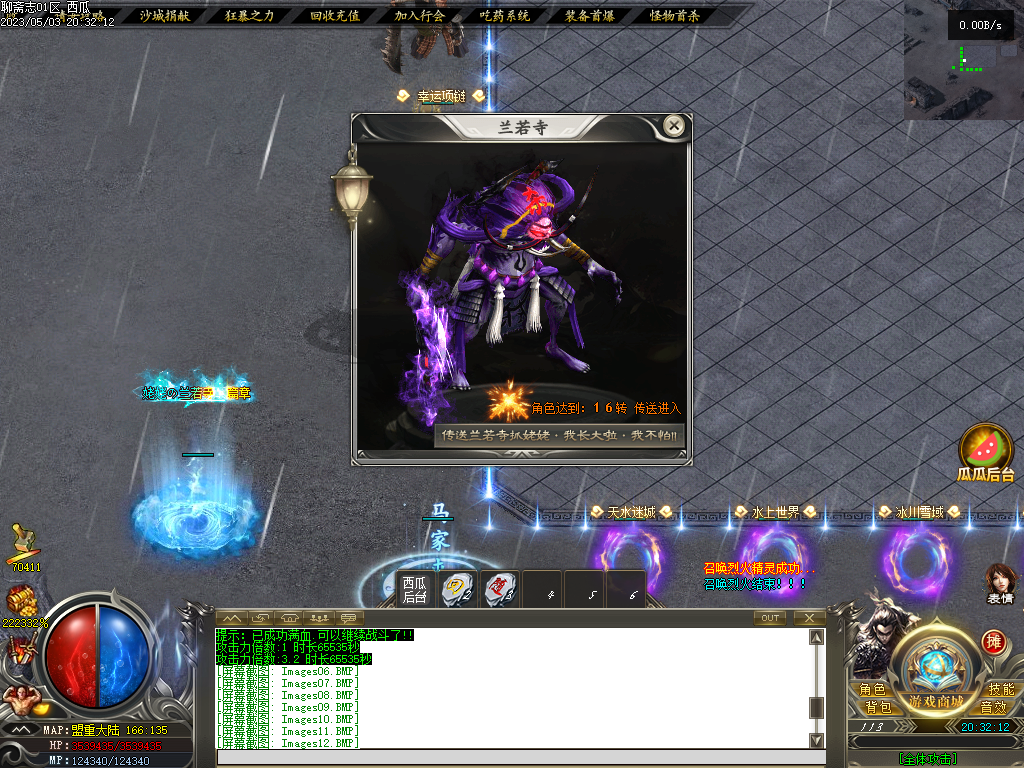Select the 西瓜后台 hotbar slot
This screenshot has height=768, width=1024.
[x=415, y=589]
